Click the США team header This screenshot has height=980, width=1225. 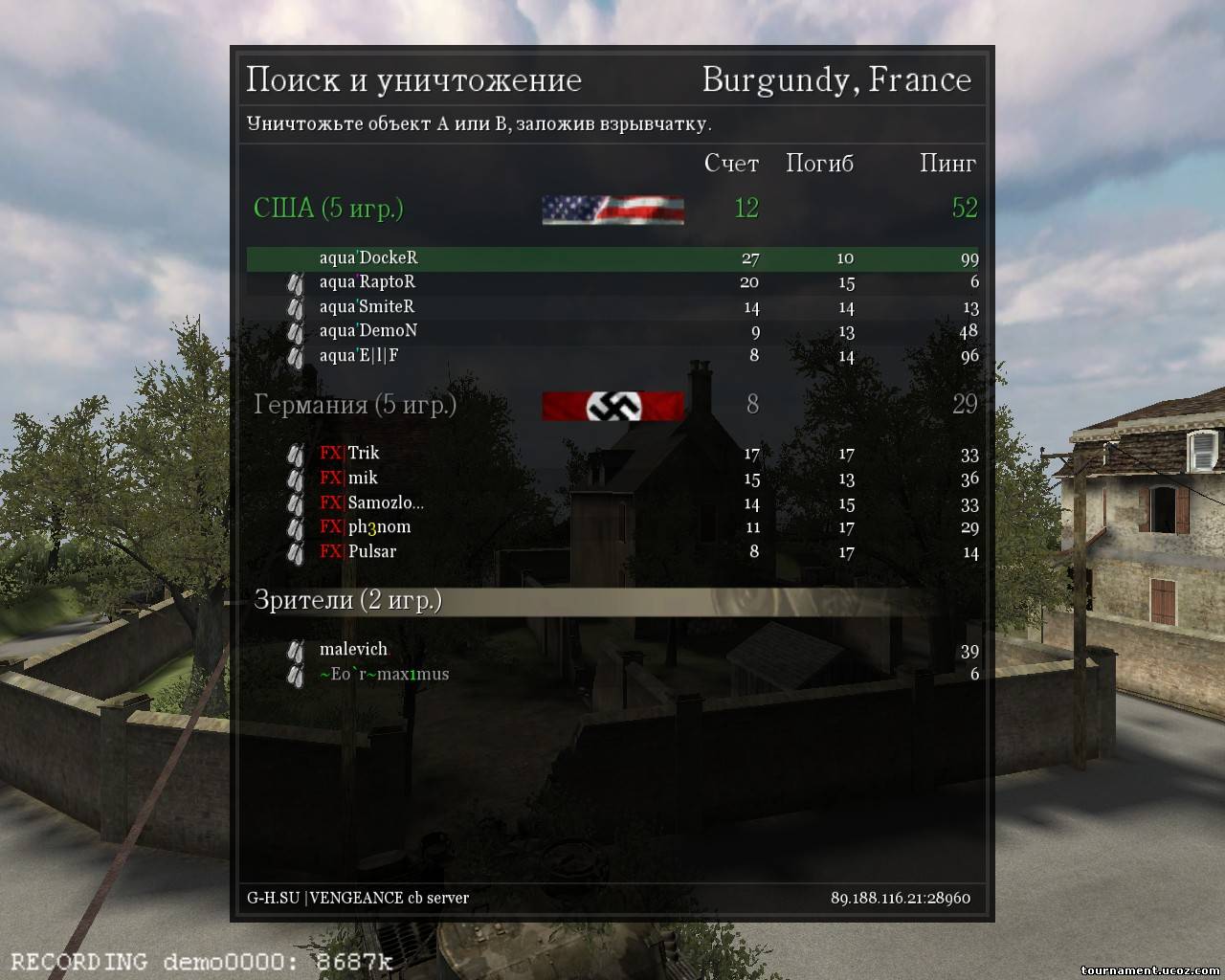pos(328,209)
